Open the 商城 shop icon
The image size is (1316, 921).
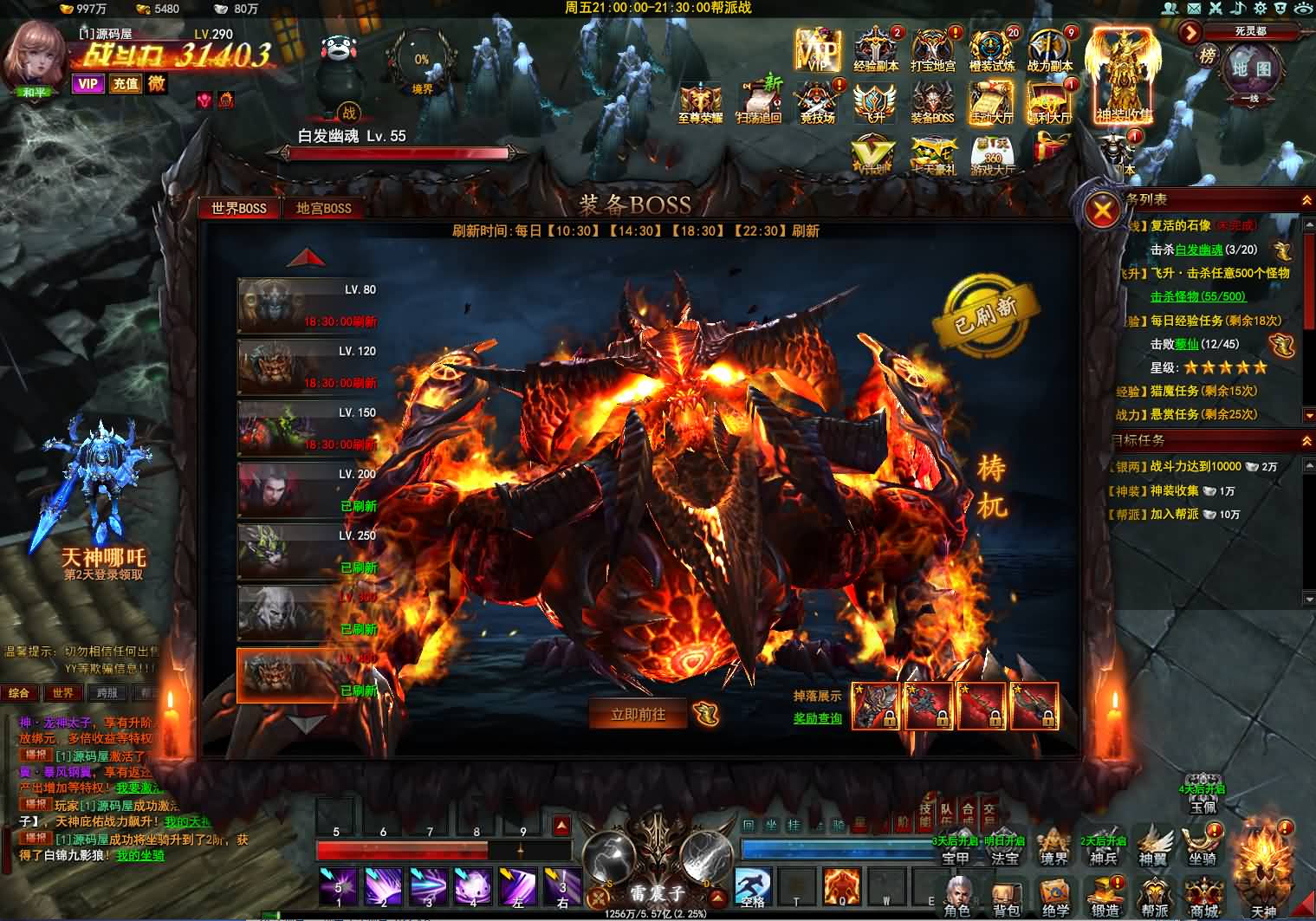pyautogui.click(x=1204, y=896)
